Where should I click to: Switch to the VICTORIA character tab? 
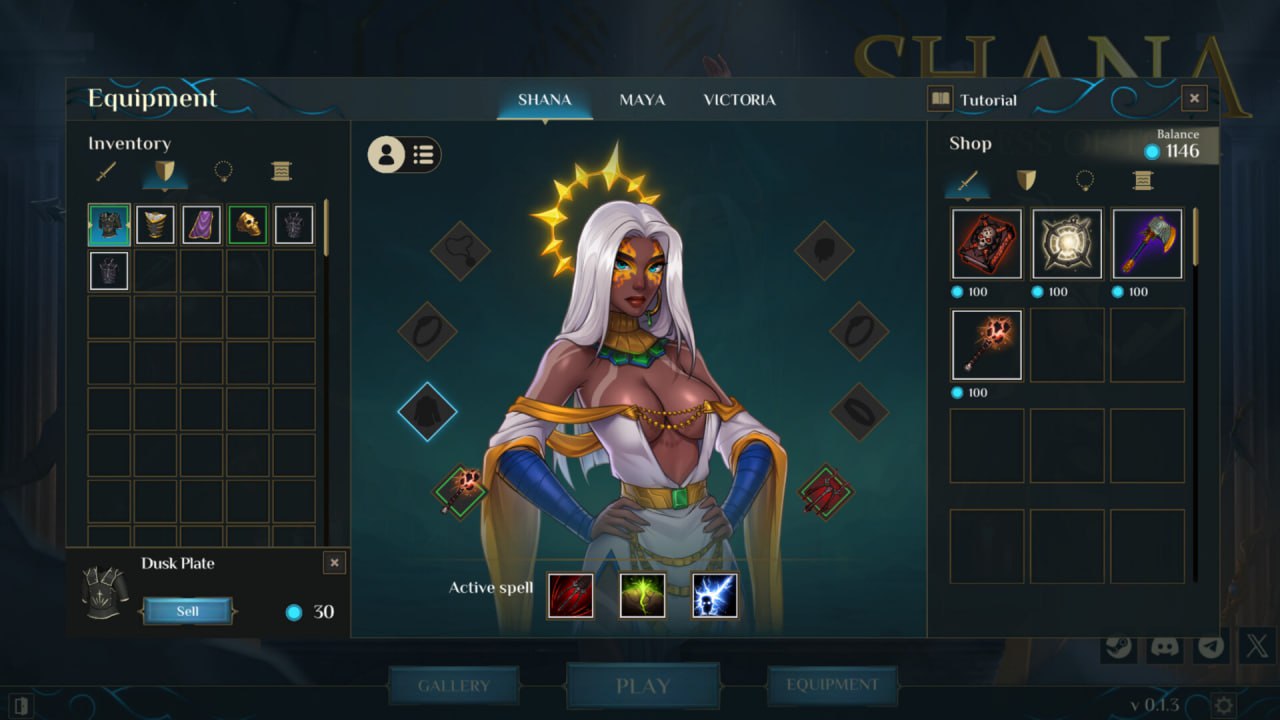[739, 100]
